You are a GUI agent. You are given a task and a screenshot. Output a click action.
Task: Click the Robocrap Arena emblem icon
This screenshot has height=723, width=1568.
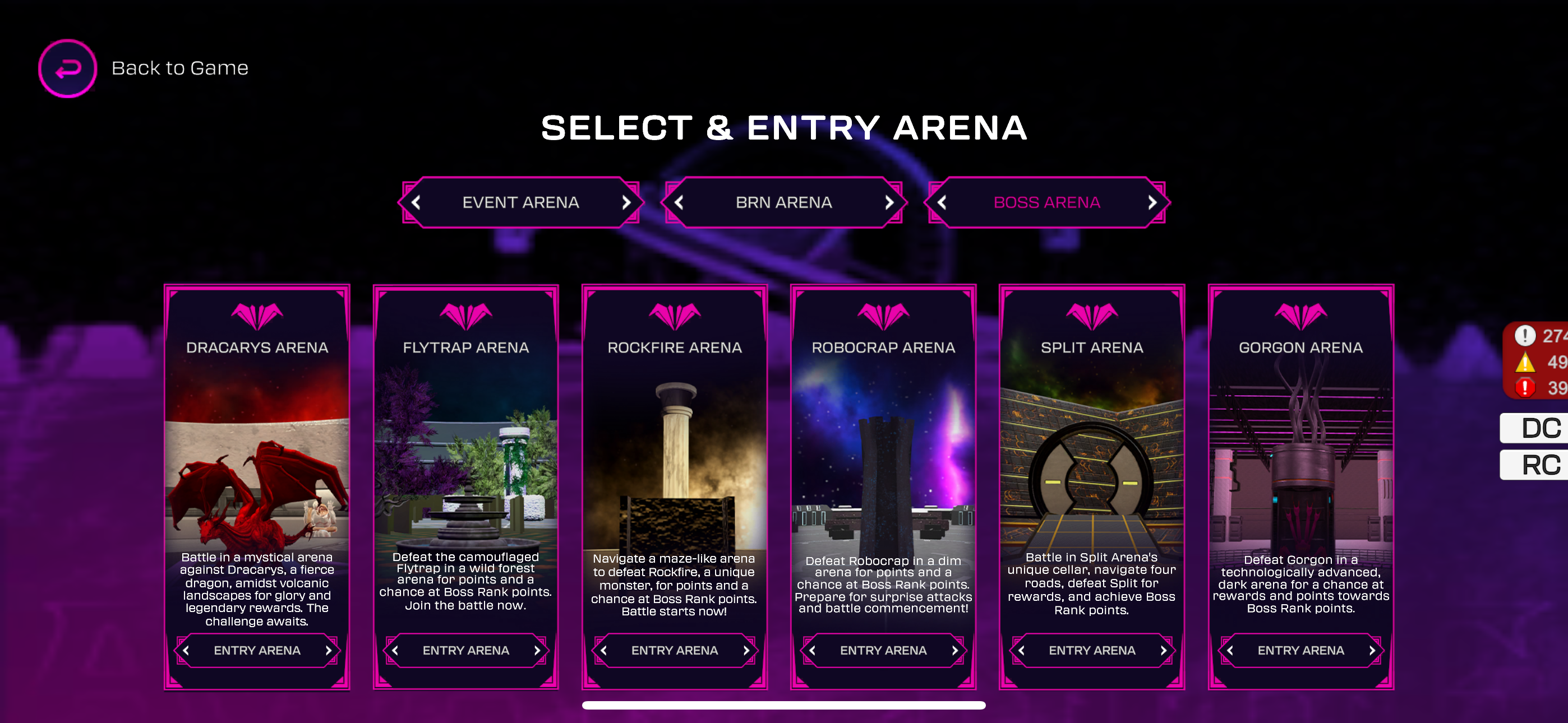click(883, 314)
